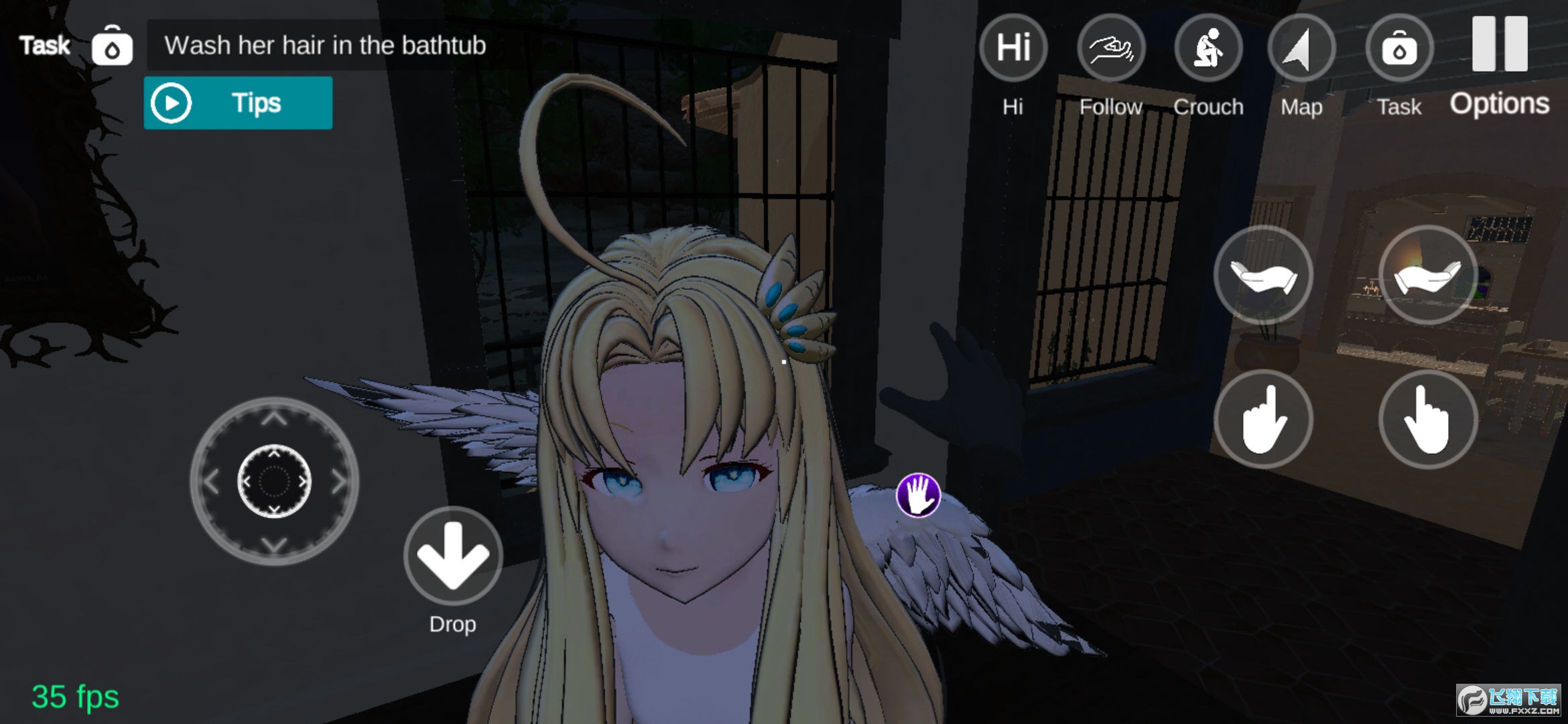Tap the Follow hand gesture icon
Screen dimensions: 1568x724
pyautogui.click(x=1111, y=47)
